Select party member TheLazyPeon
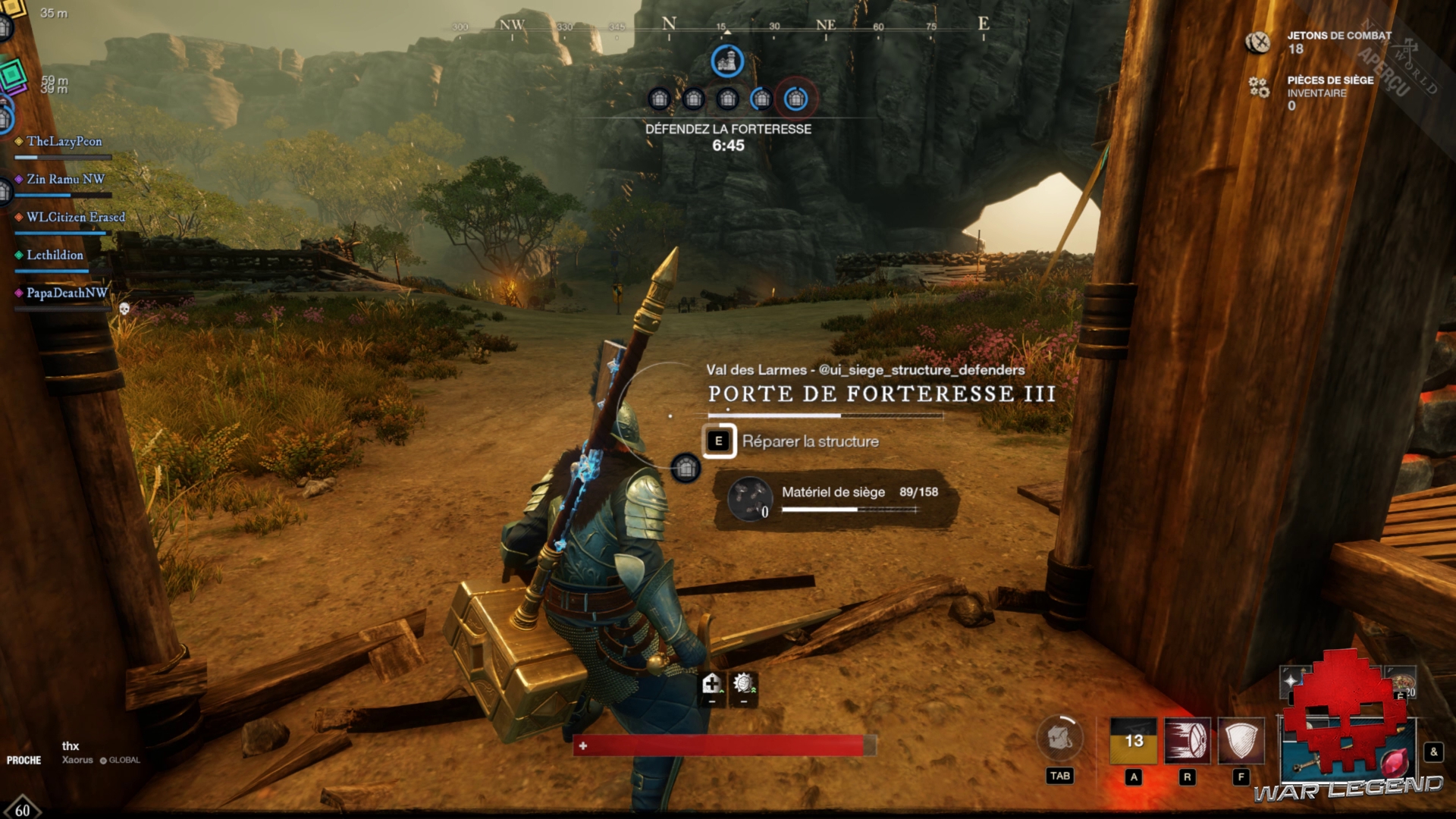The image size is (1456, 819). [x=64, y=142]
